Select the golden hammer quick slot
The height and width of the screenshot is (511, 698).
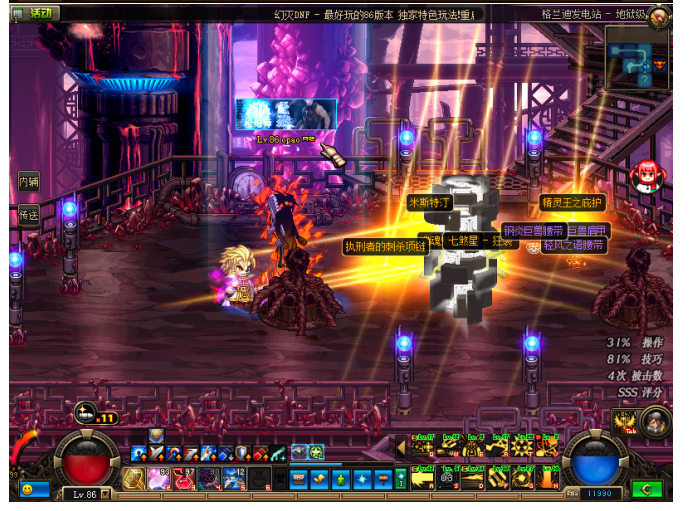134,479
